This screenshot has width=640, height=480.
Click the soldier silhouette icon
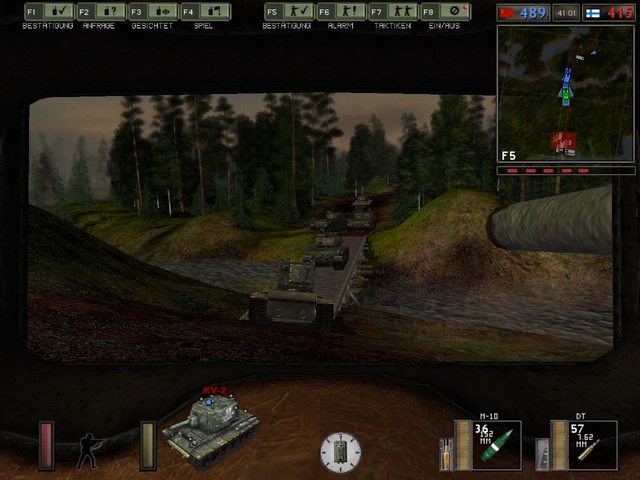tap(91, 448)
